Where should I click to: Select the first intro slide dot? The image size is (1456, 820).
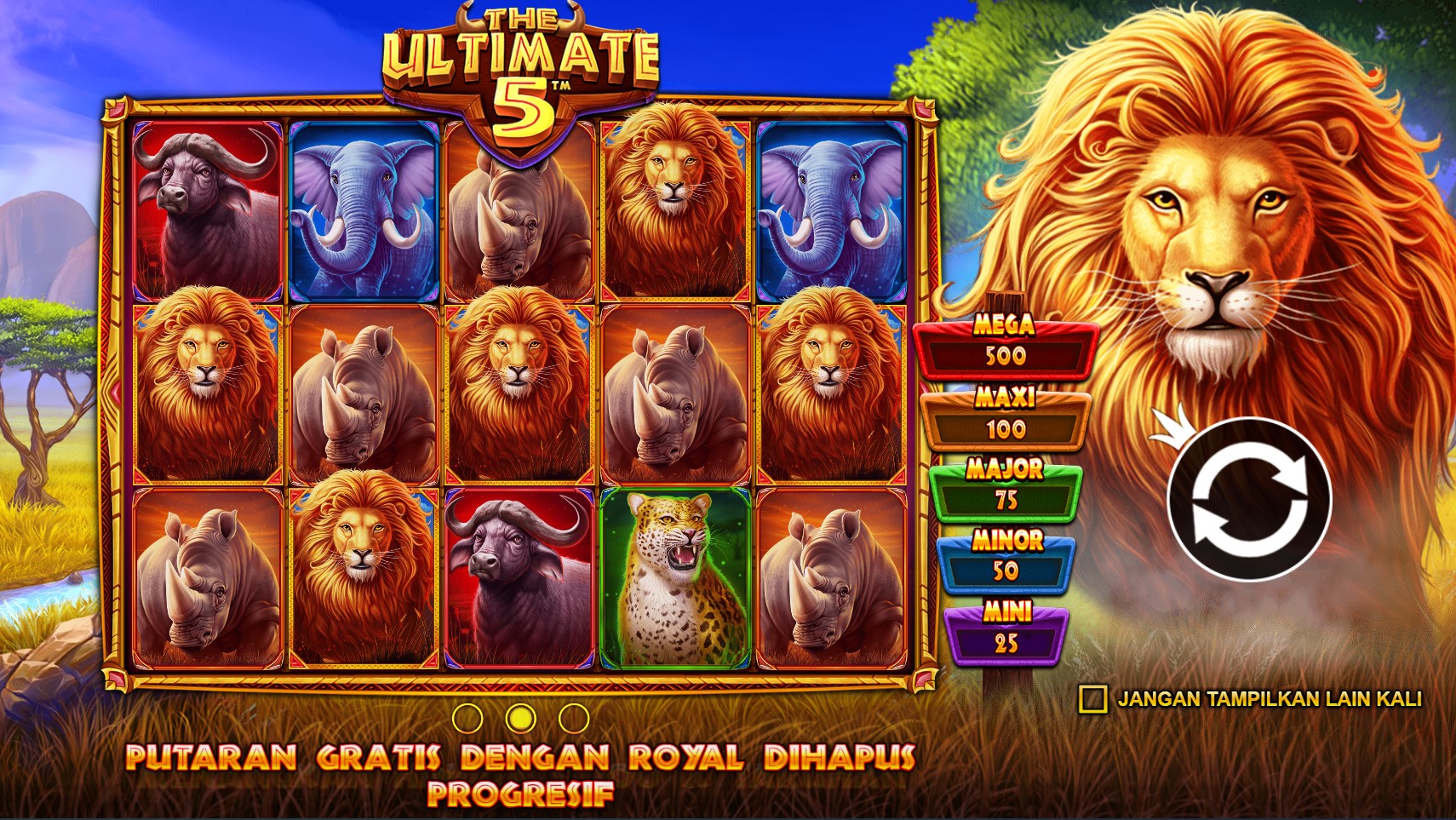point(467,719)
